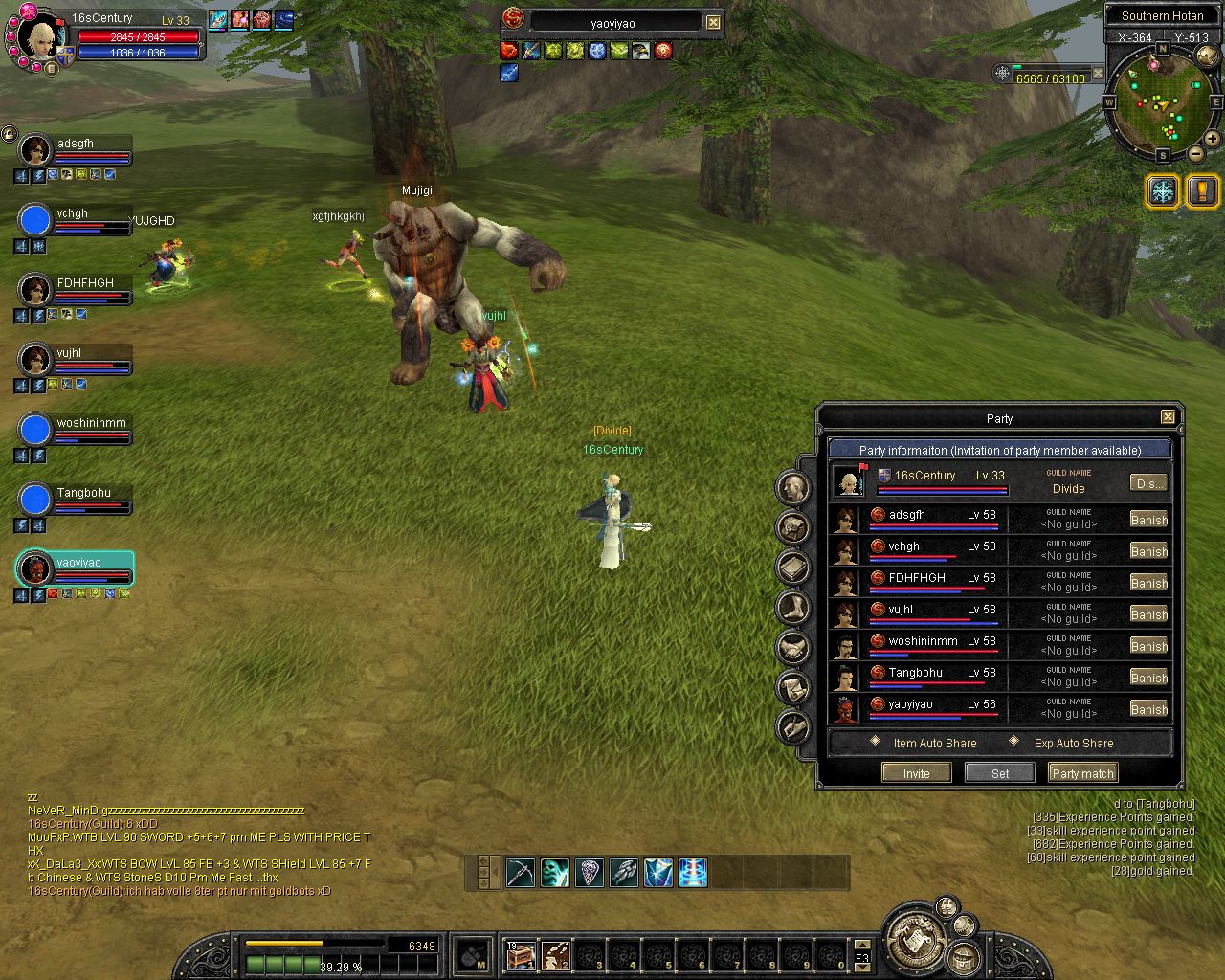
Task: Click the snowflake icon below the minimap
Action: pyautogui.click(x=1163, y=190)
